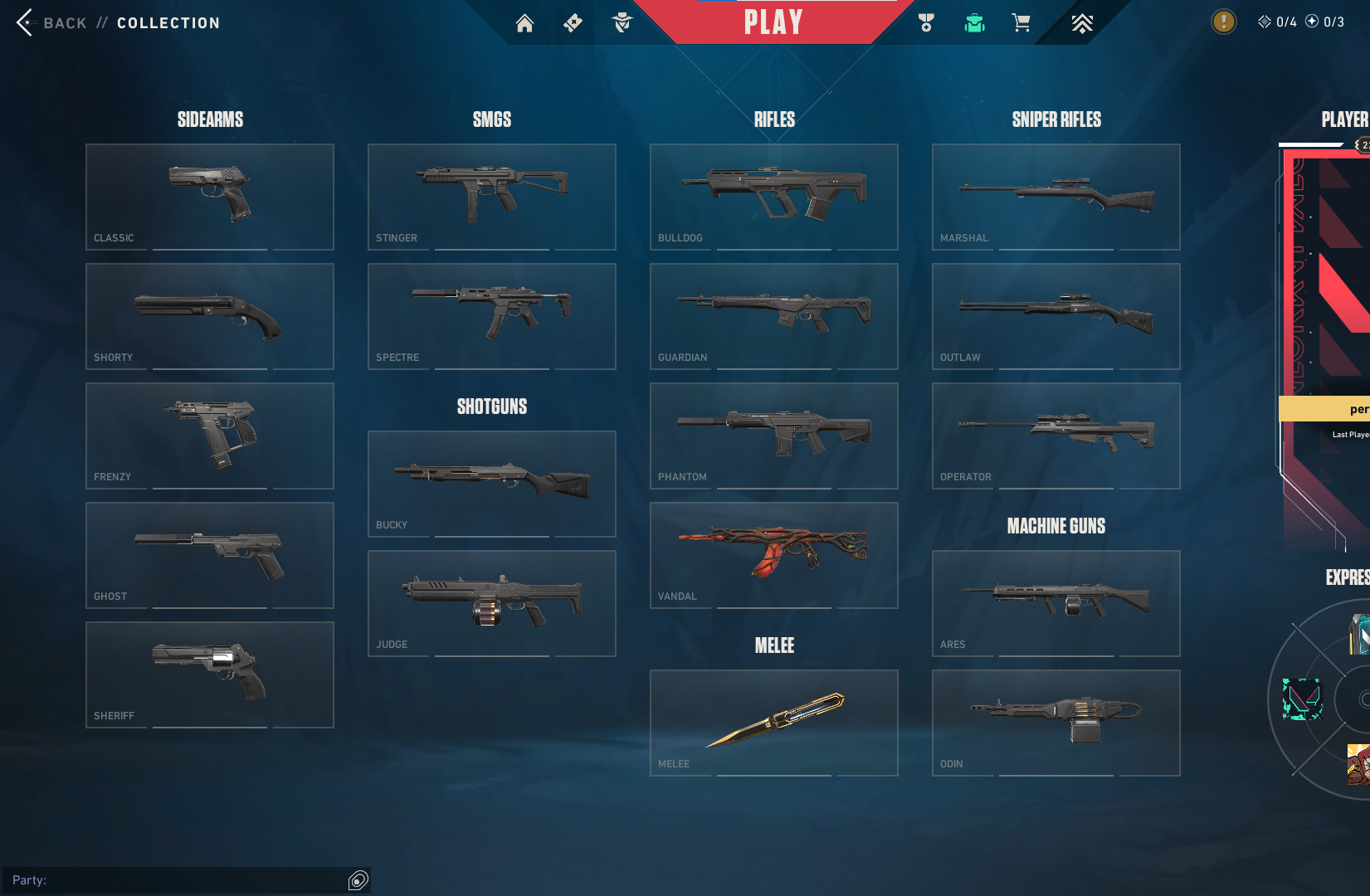Go back from the Collection screen
Image resolution: width=1370 pixels, height=896 pixels.
tap(27, 22)
